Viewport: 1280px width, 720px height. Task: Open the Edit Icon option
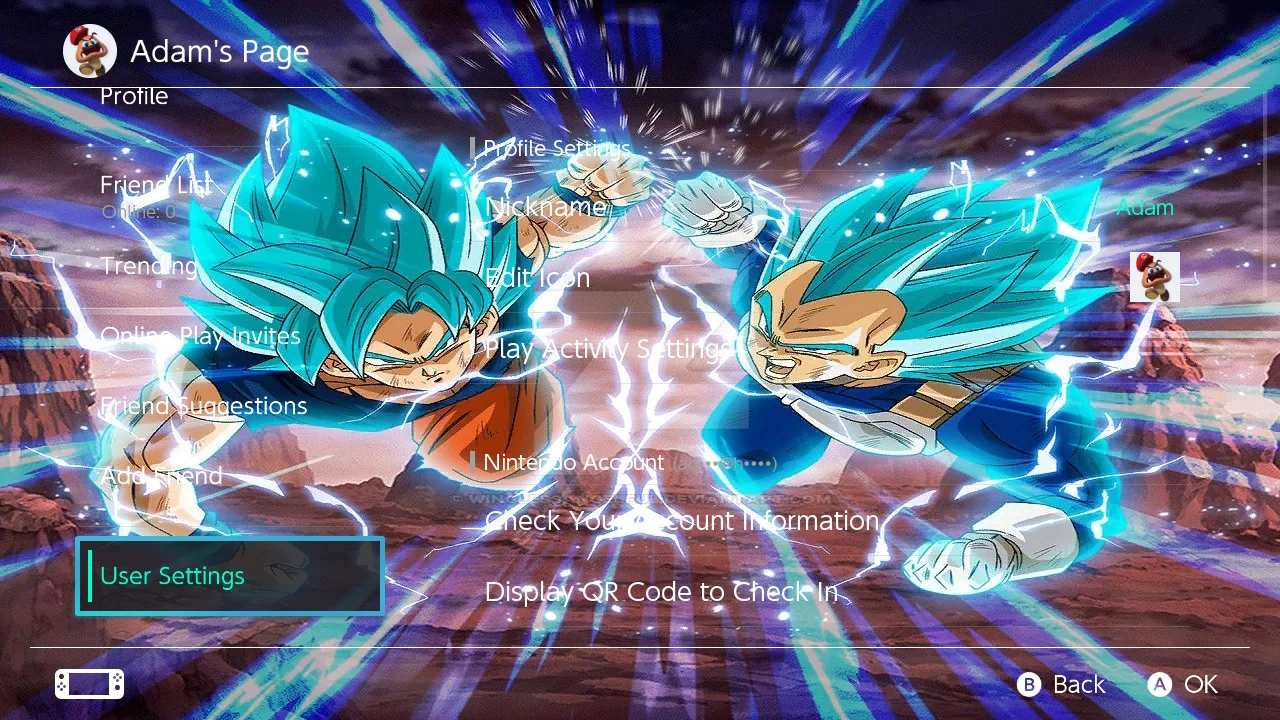[537, 277]
